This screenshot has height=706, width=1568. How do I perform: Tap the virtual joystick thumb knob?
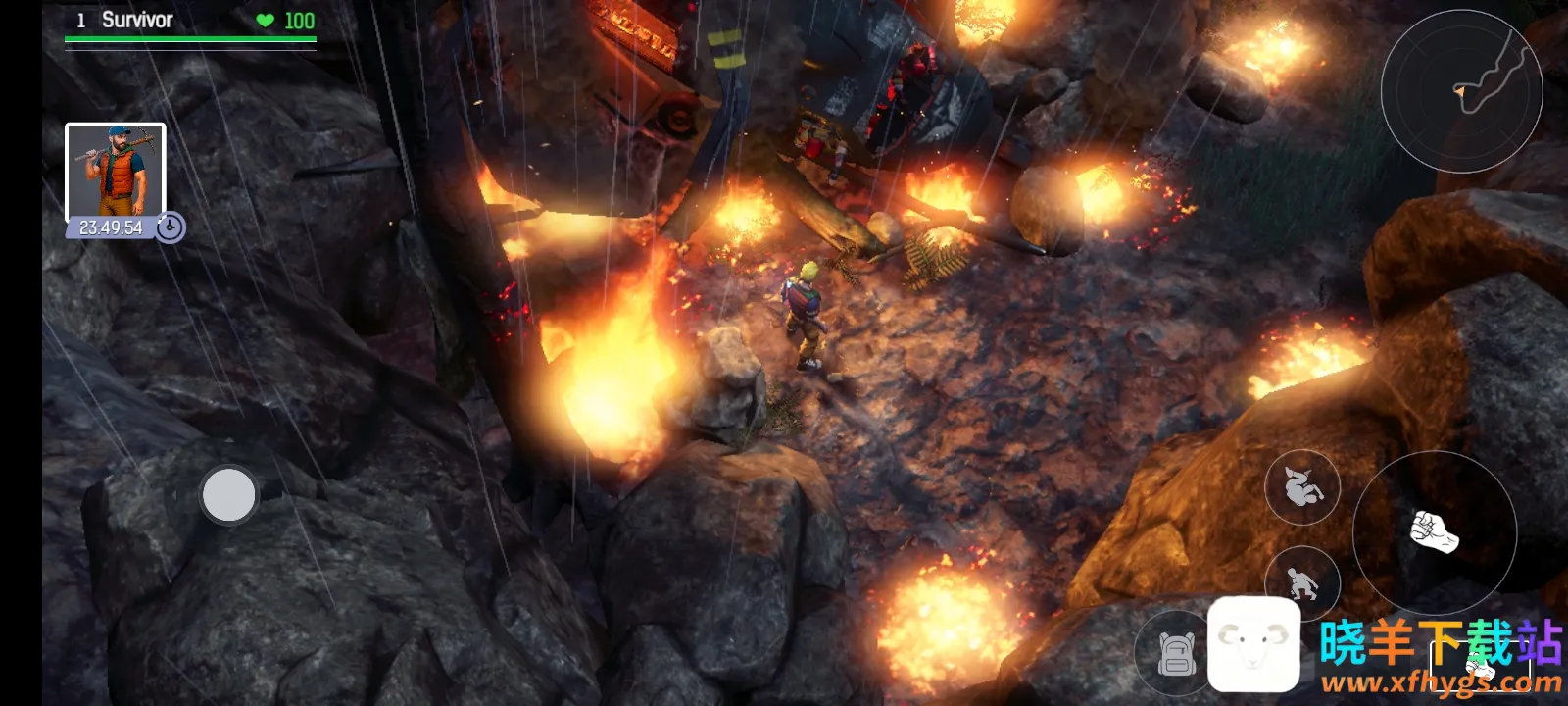pos(228,494)
